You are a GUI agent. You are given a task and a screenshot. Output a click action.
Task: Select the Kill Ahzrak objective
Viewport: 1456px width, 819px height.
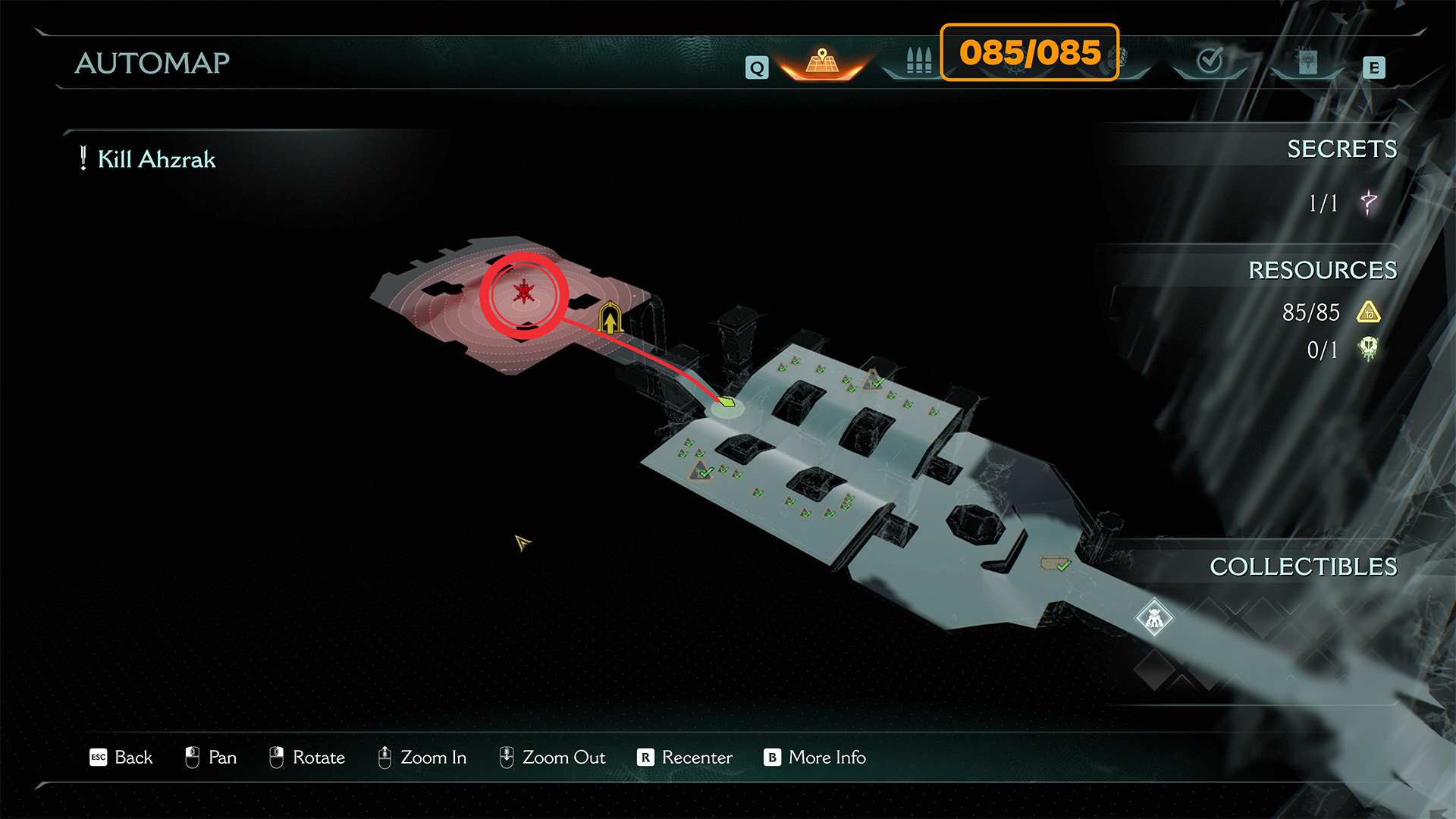(x=156, y=159)
